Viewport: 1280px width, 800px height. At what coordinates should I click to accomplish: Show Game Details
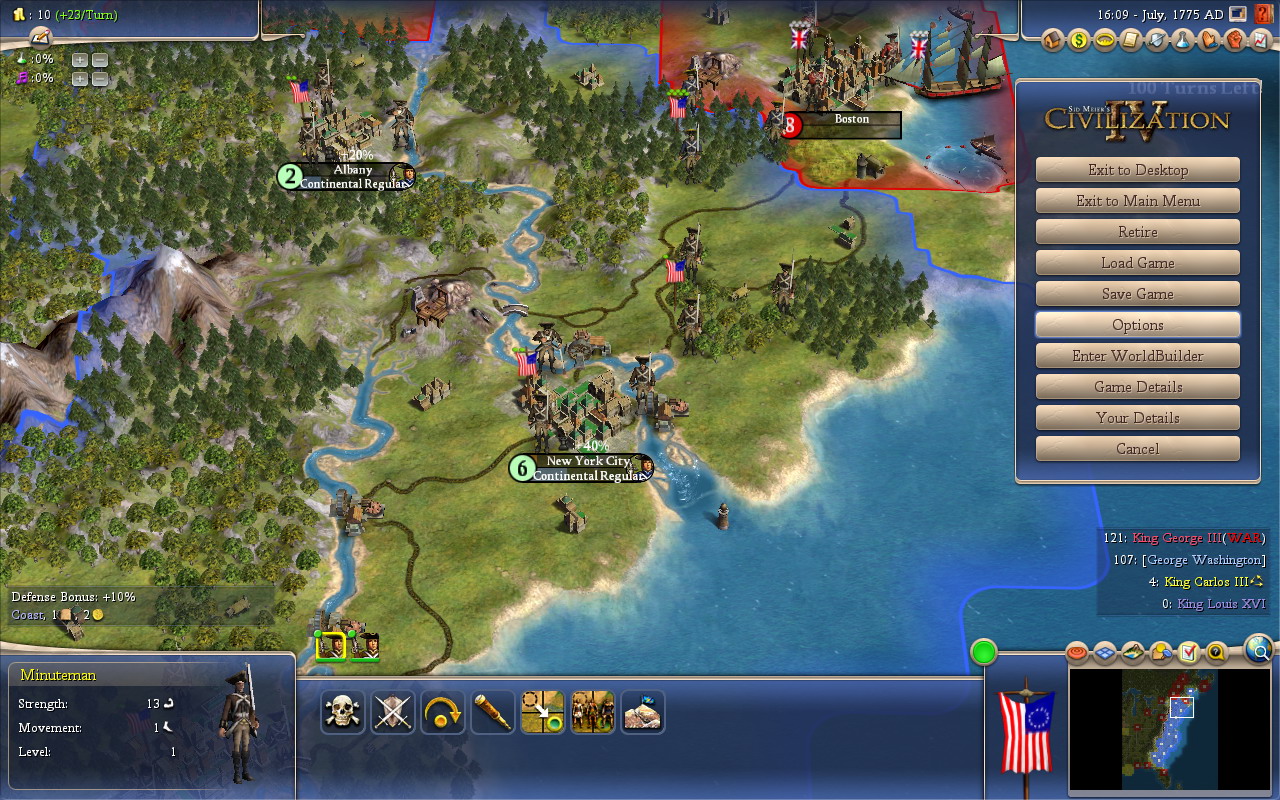tap(1137, 387)
